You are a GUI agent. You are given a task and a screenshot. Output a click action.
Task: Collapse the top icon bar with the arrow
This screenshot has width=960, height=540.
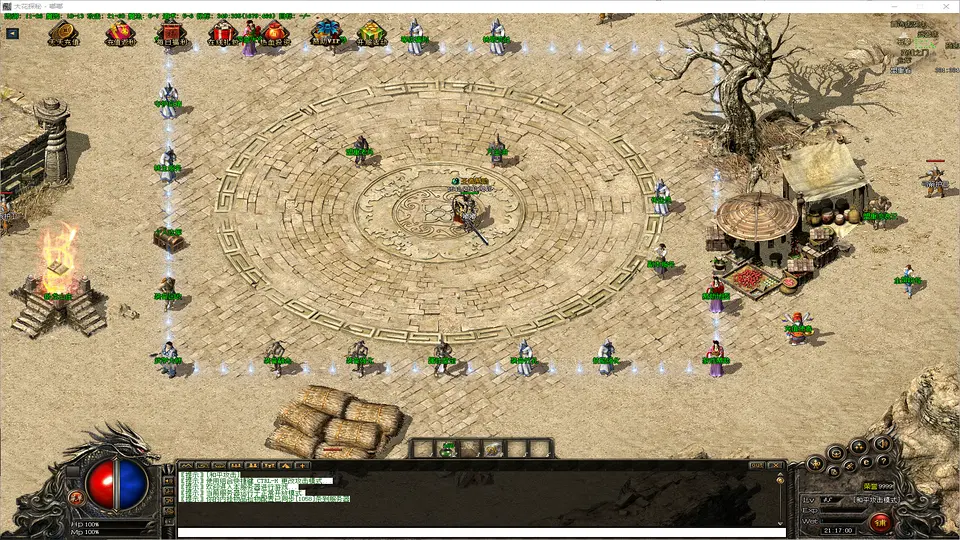click(x=12, y=33)
